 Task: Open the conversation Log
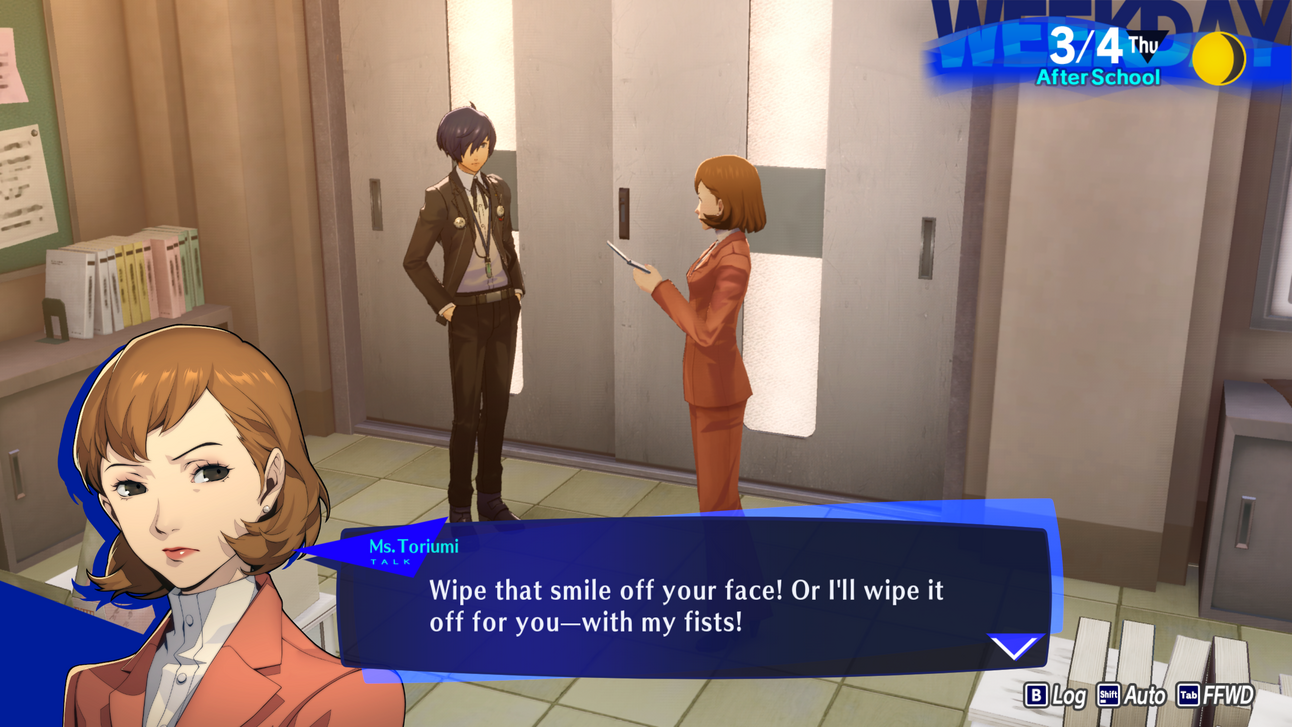point(1056,695)
